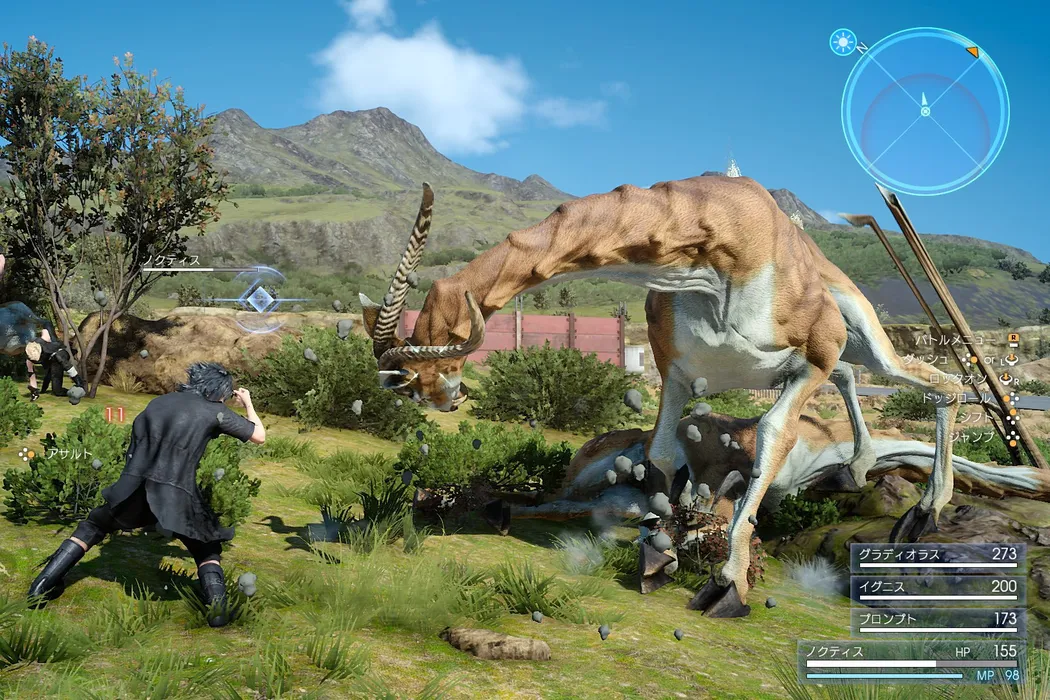Select the グラディオラス party member panel
Screen dimensions: 1050x700
[x=937, y=556]
